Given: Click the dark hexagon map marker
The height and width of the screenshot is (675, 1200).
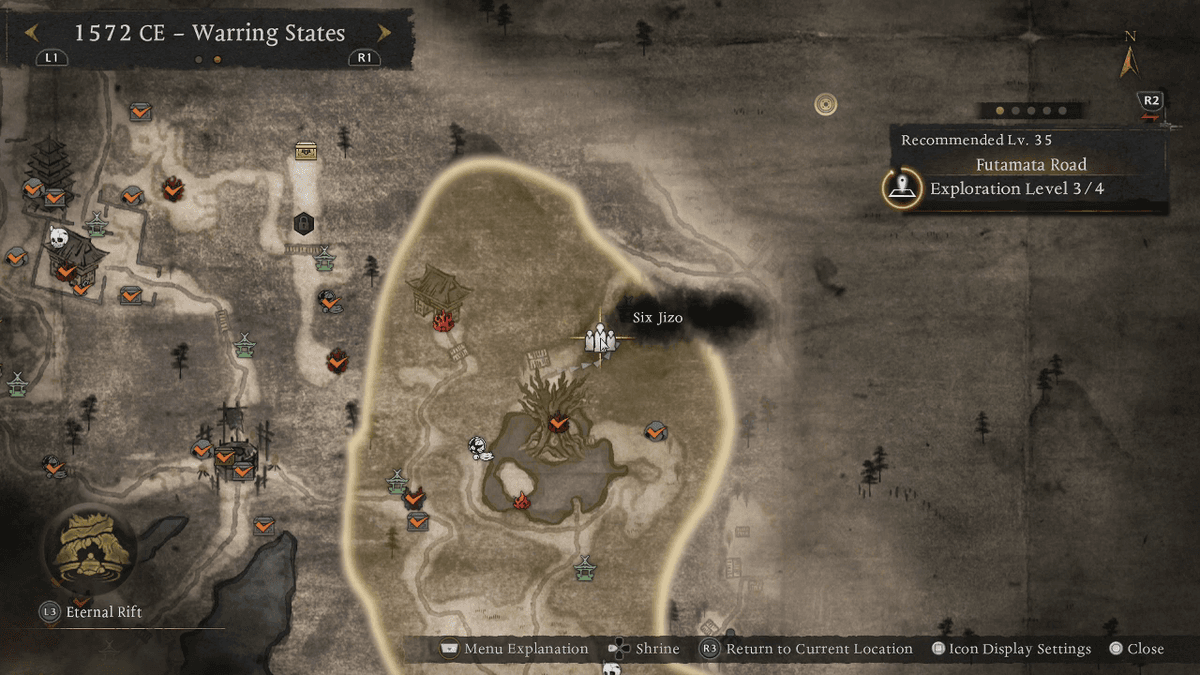Looking at the screenshot, I should coord(304,222).
